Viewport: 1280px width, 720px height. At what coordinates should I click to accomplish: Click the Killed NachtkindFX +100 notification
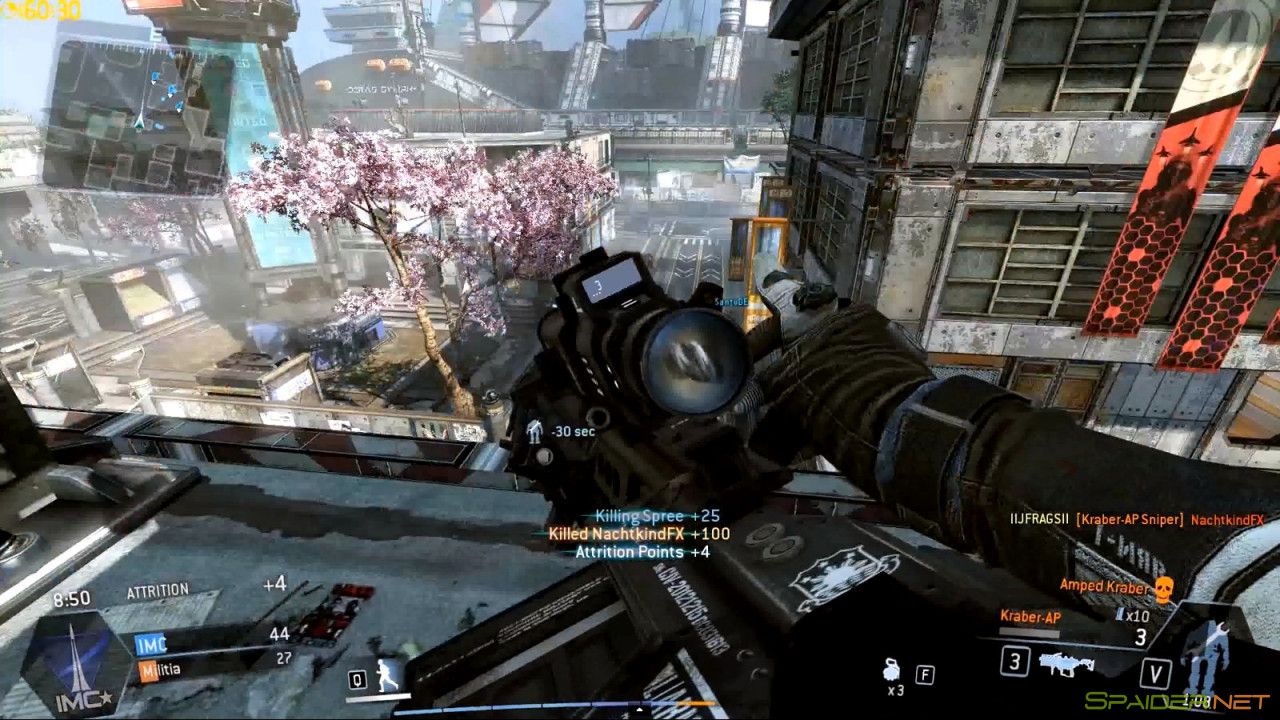pos(640,534)
